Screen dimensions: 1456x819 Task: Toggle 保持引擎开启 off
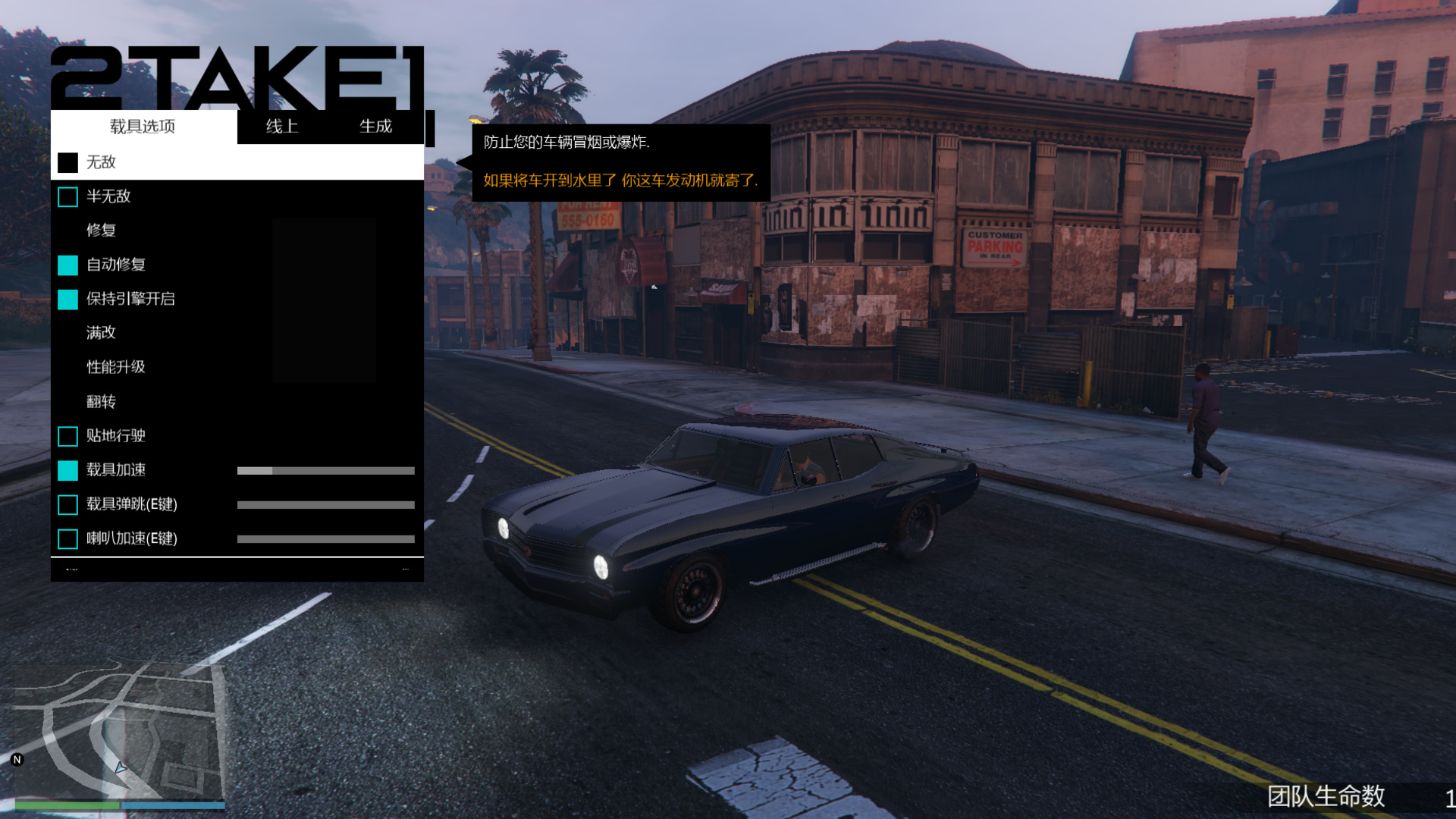(x=67, y=300)
